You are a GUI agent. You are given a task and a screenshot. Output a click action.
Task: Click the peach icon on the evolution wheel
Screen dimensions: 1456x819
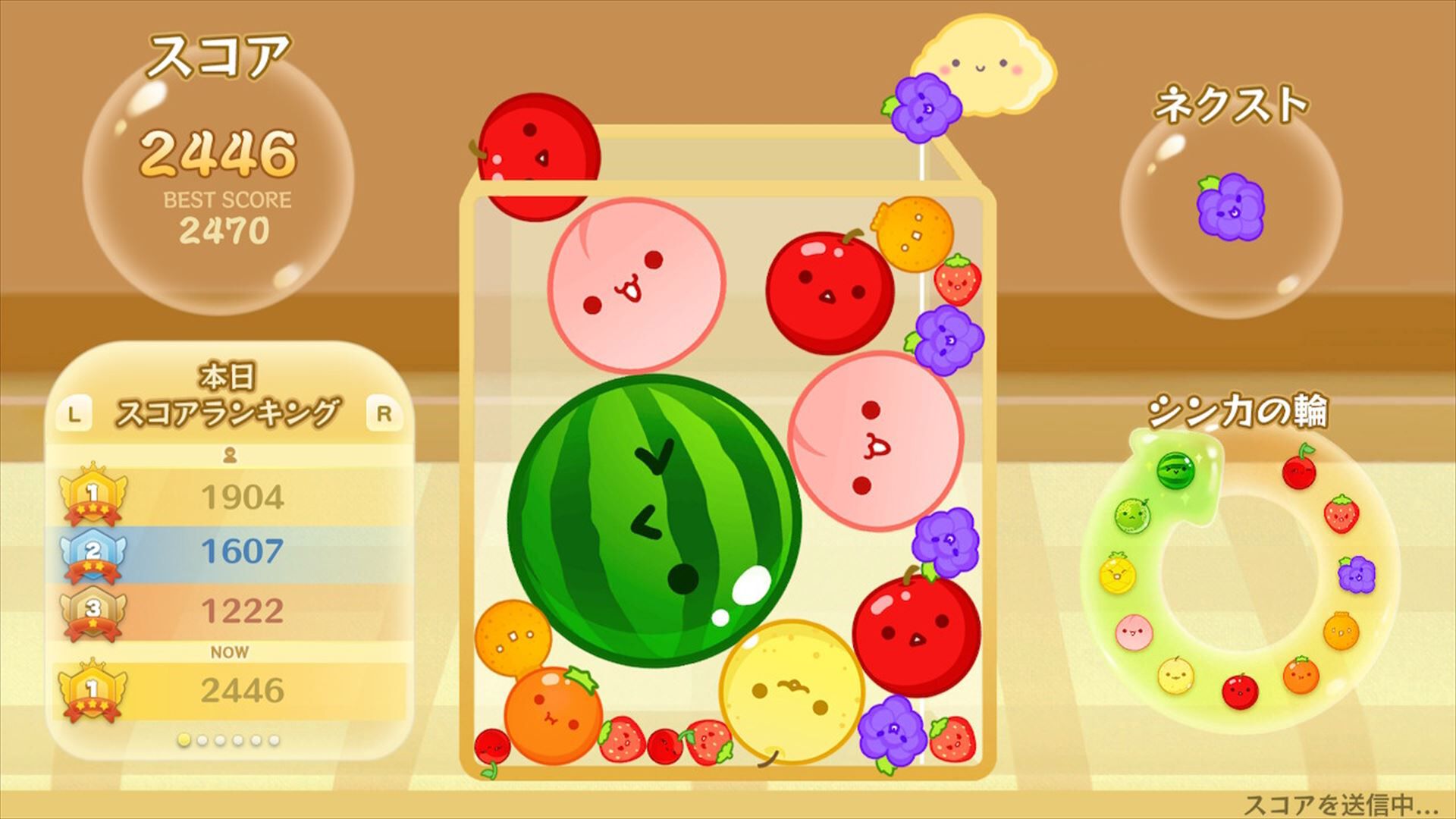click(1133, 632)
